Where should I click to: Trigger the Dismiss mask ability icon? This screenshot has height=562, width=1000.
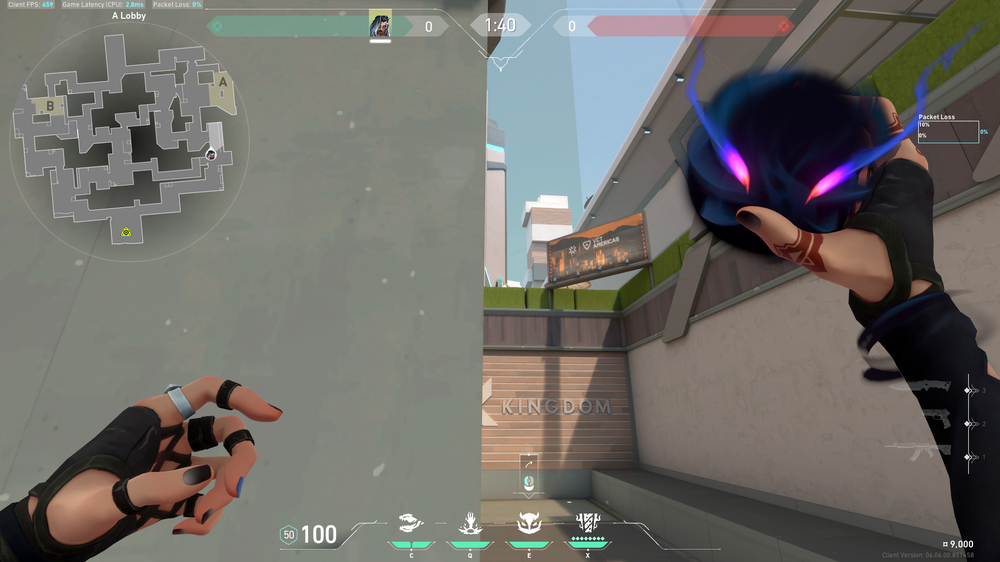tap(528, 522)
